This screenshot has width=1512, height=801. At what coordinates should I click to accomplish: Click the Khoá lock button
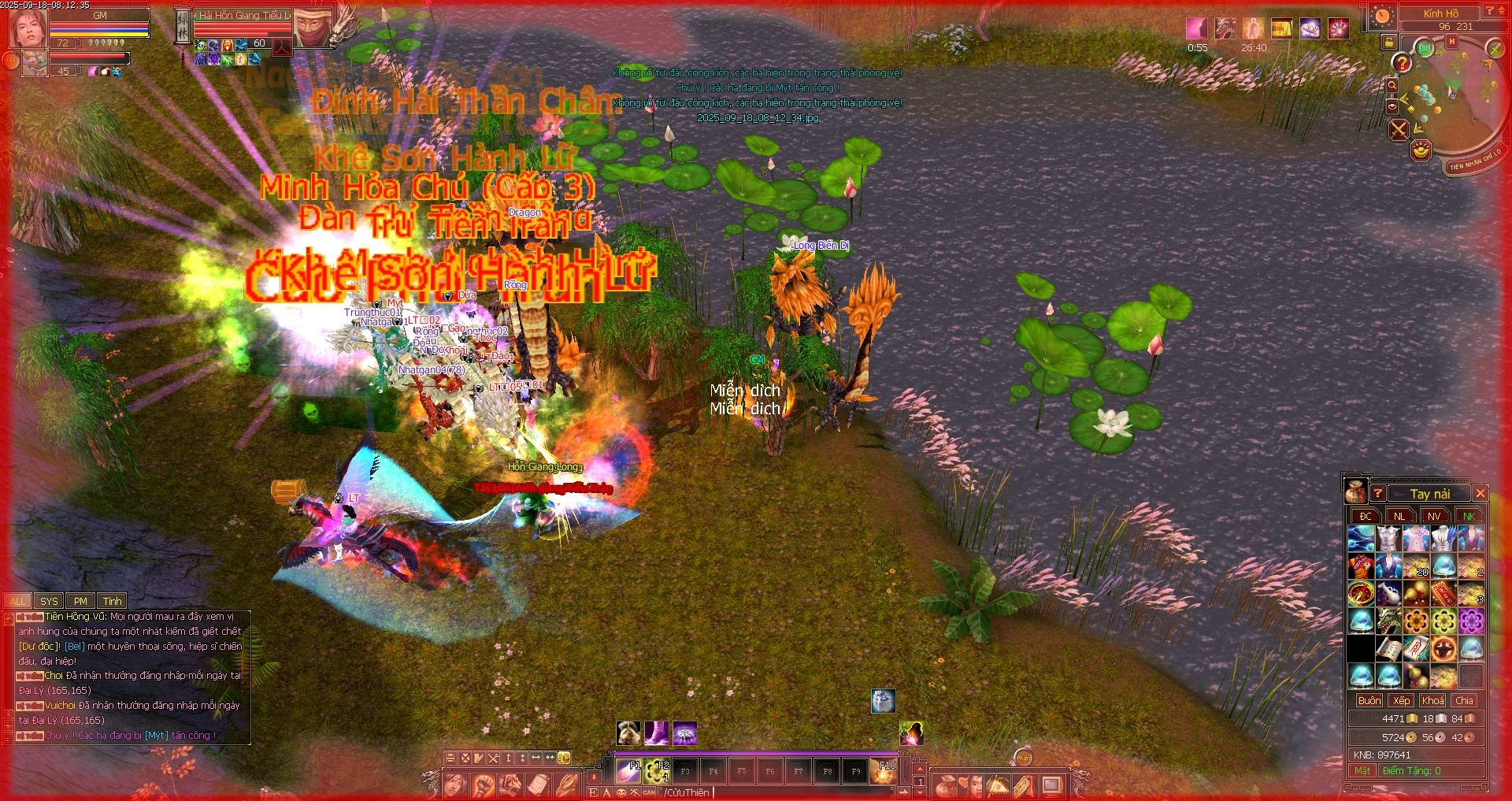[1432, 700]
